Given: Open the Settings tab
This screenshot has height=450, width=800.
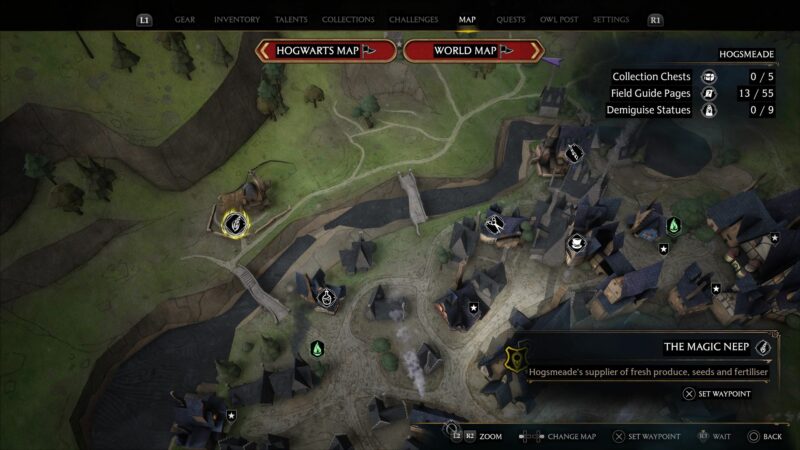Looking at the screenshot, I should tap(611, 19).
